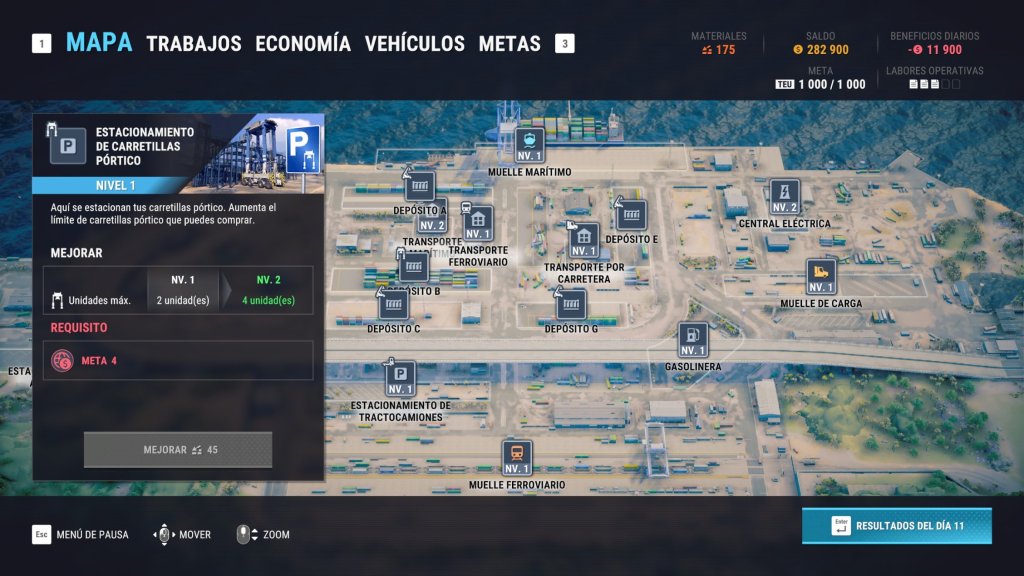Select the Depósito A marker

pos(420,186)
